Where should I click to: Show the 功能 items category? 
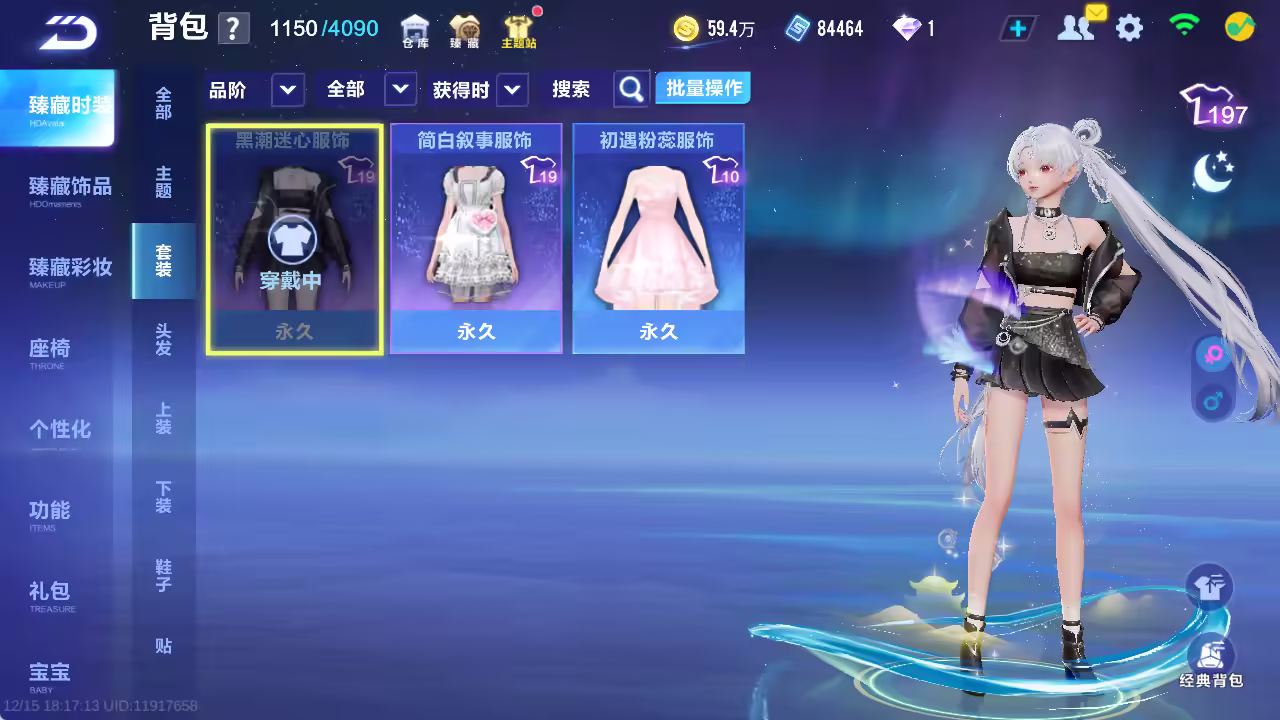coord(49,512)
